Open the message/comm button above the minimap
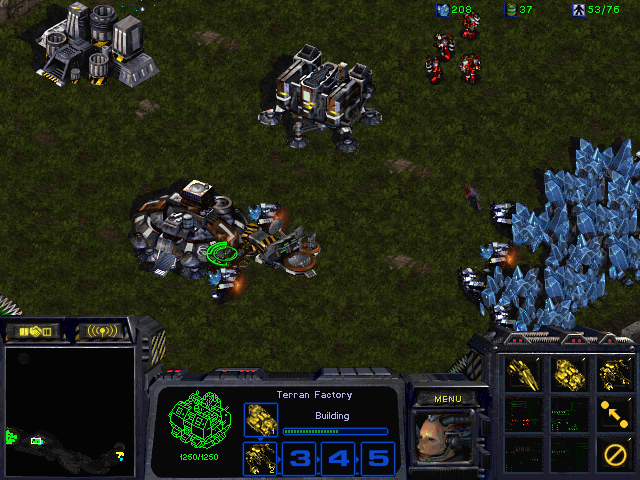The width and height of the screenshot is (640, 480). [x=104, y=331]
